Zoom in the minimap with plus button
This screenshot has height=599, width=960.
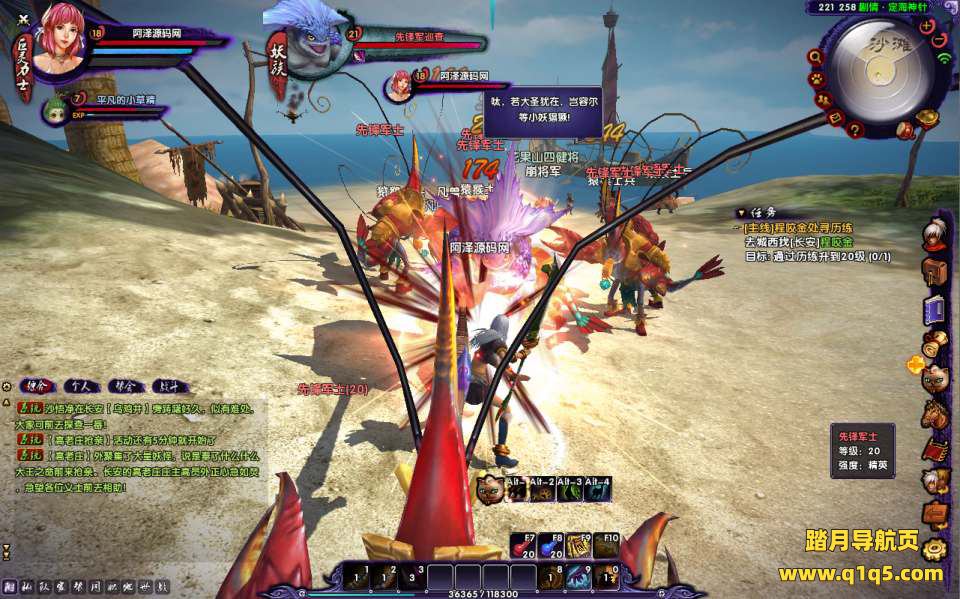(927, 26)
